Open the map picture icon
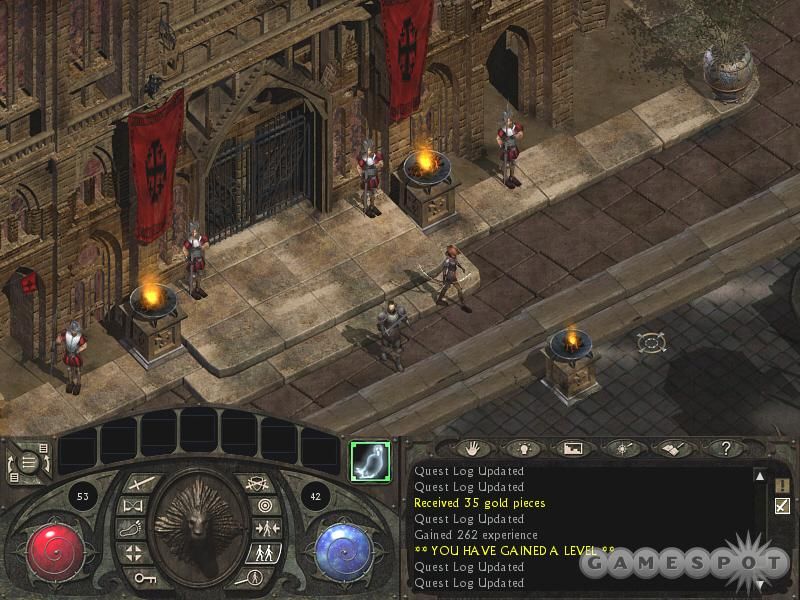The height and width of the screenshot is (600, 800). [x=572, y=449]
